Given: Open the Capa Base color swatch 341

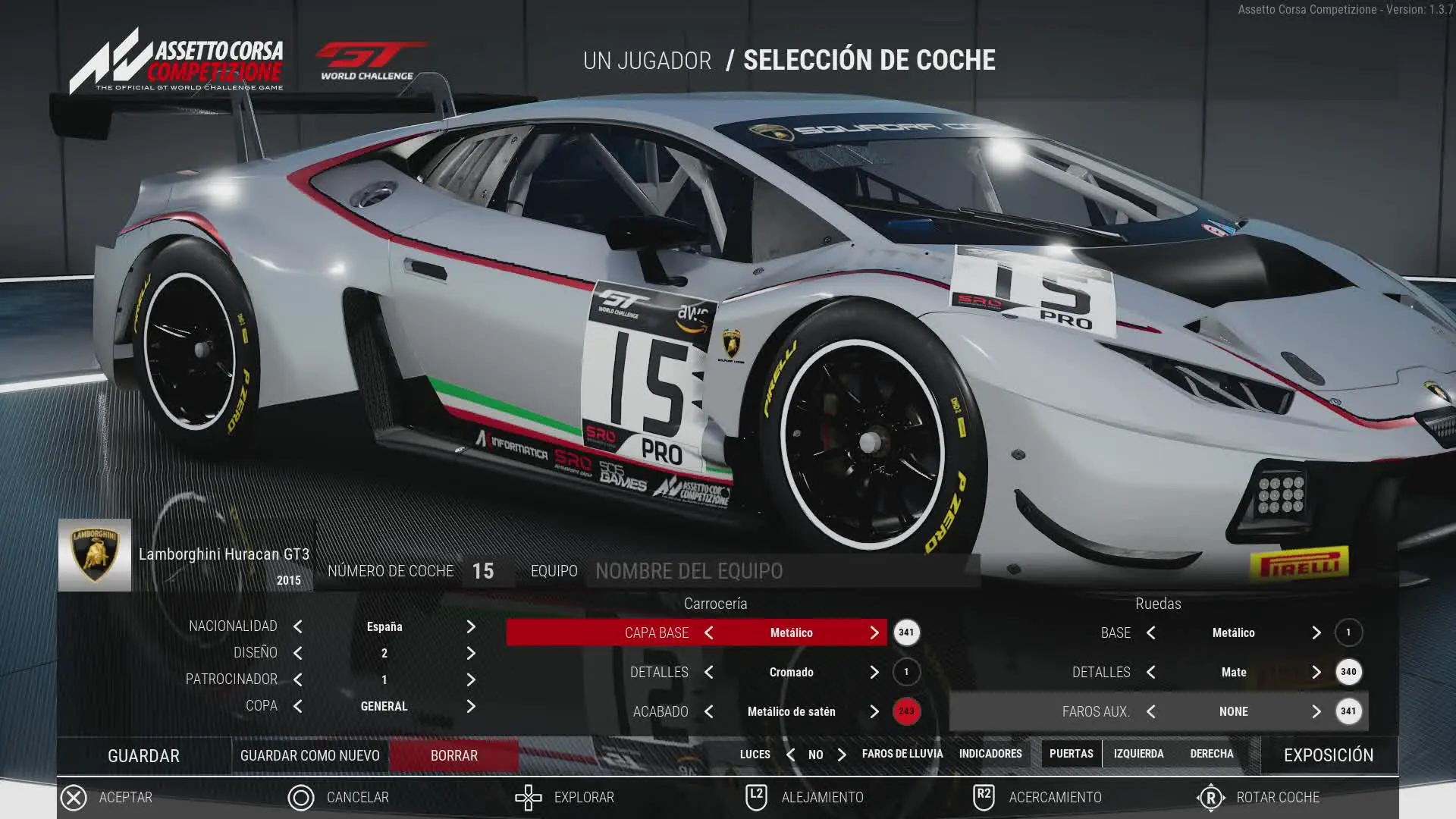Looking at the screenshot, I should tap(906, 632).
